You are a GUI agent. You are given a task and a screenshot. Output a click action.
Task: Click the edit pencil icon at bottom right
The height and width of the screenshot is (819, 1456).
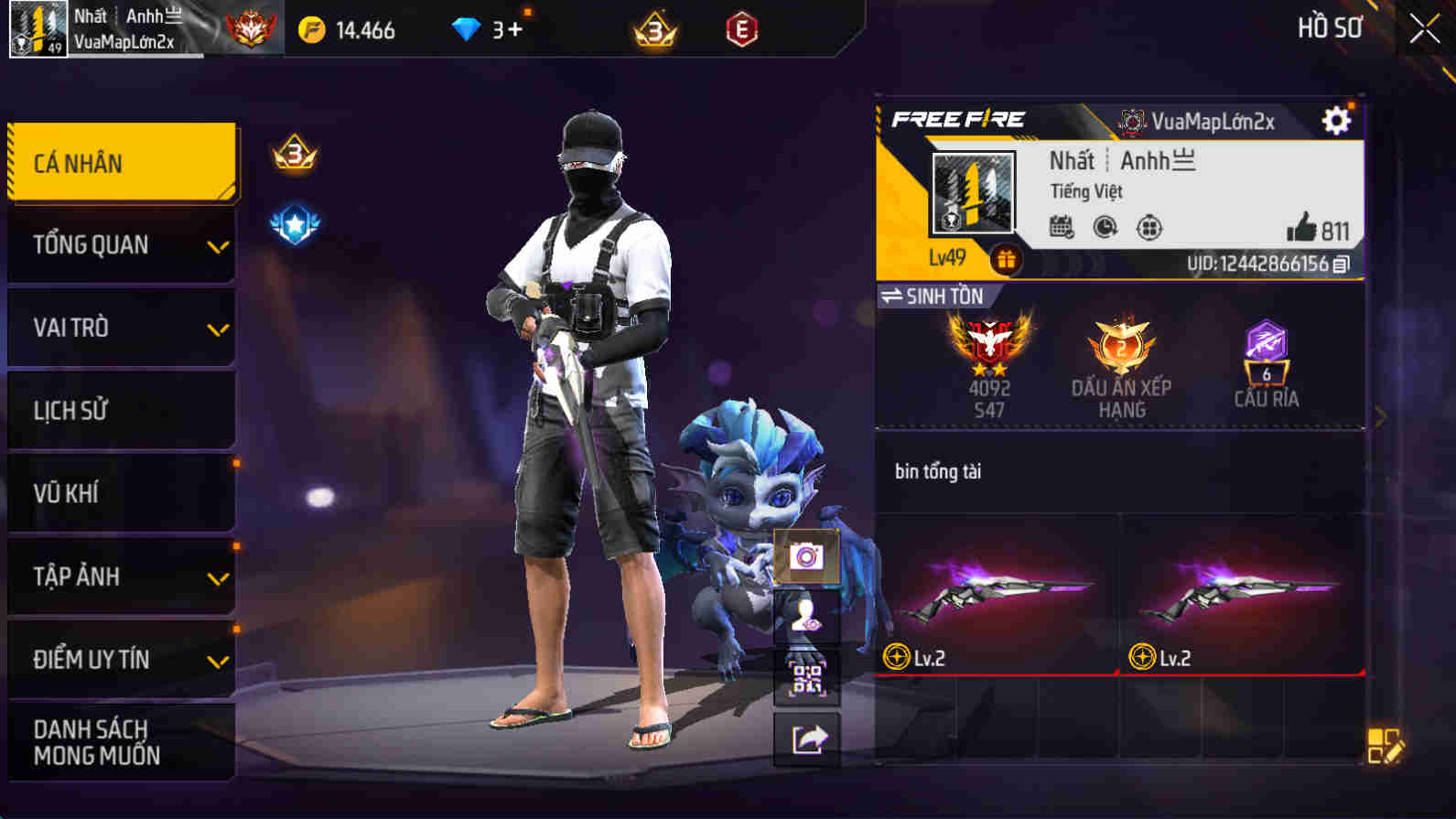[1386, 744]
